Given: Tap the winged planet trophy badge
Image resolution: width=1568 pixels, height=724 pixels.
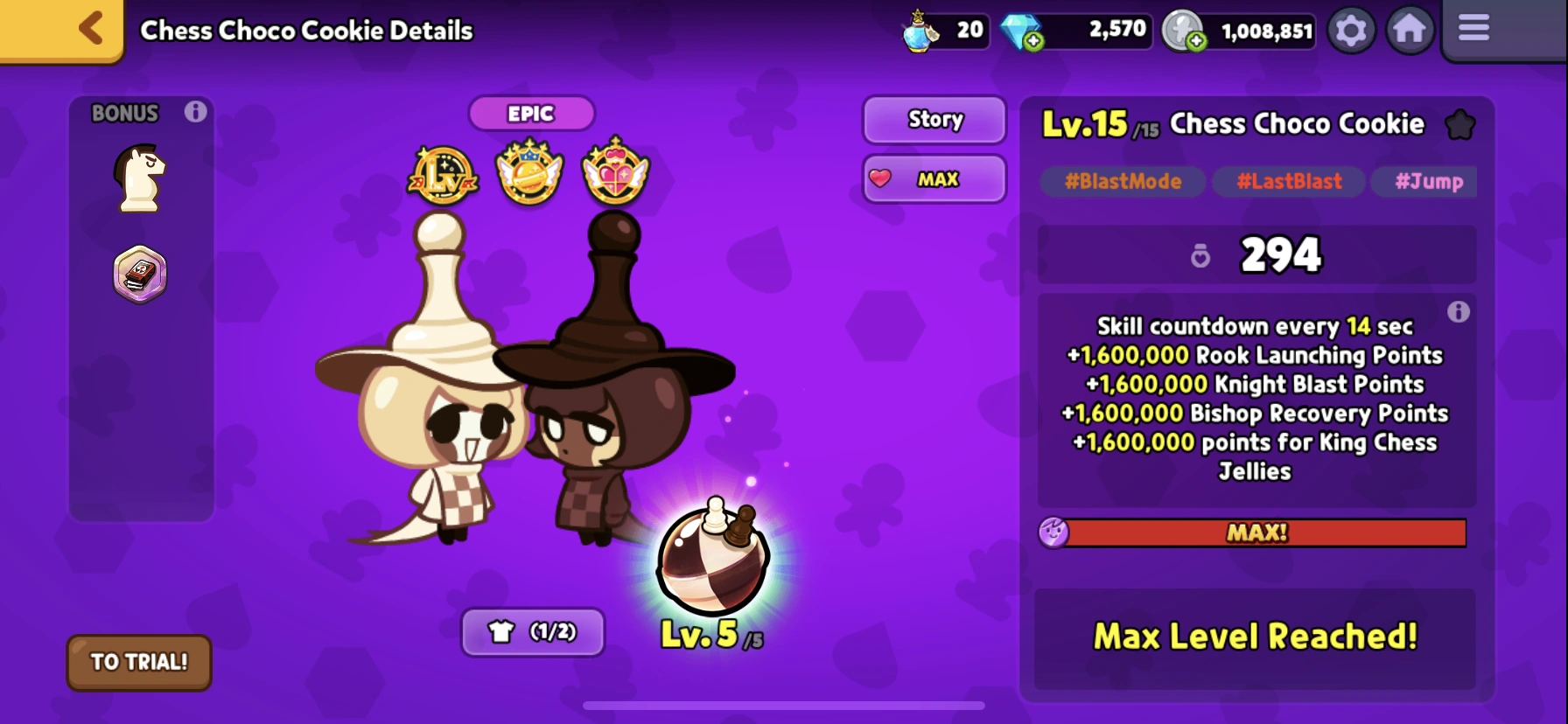Looking at the screenshot, I should coord(529,172).
